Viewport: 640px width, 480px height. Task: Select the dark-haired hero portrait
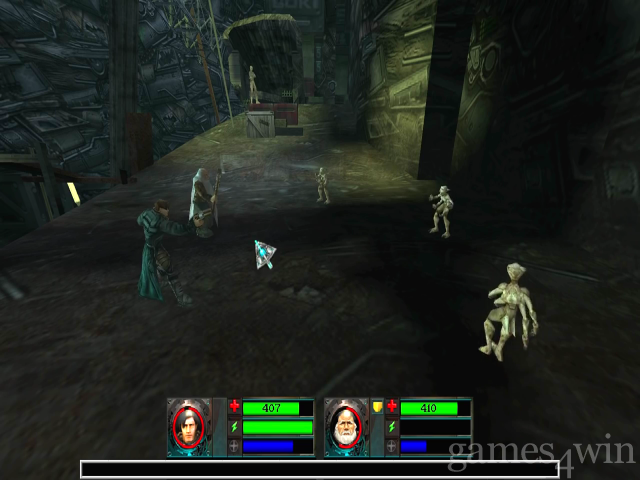(187, 427)
